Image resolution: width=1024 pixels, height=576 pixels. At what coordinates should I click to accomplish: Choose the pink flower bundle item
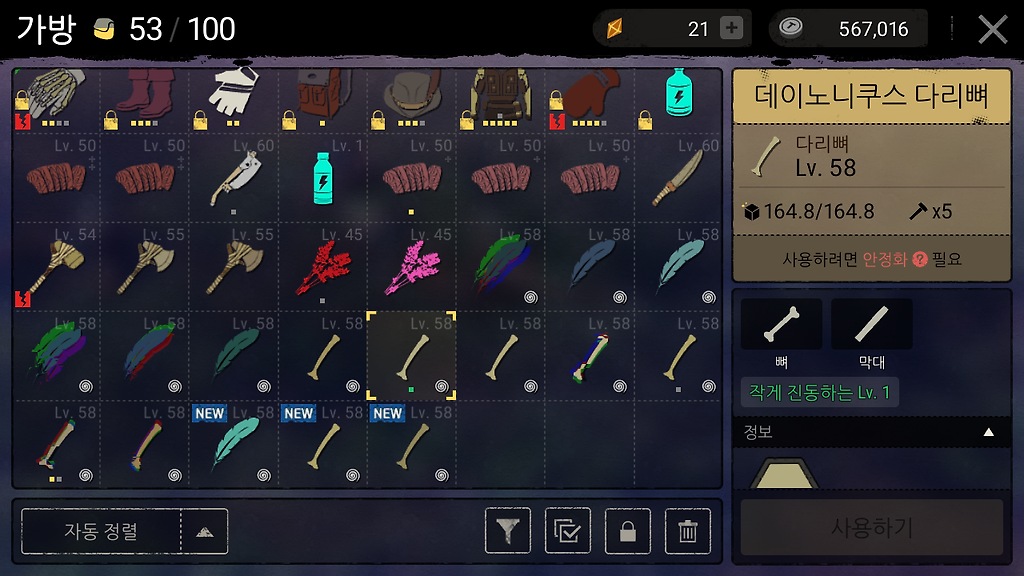[x=411, y=267]
